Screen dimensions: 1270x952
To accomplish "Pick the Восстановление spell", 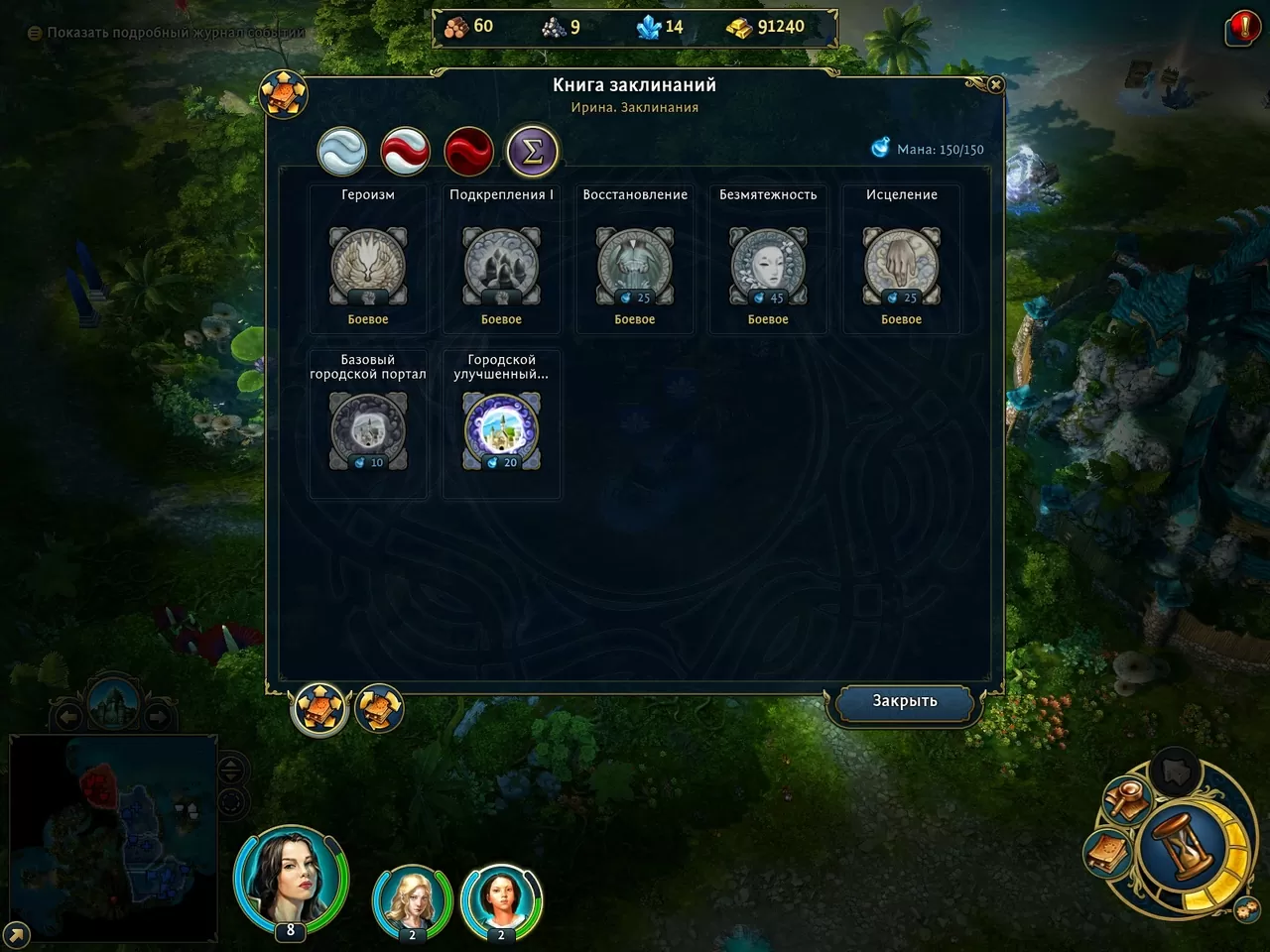I will point(635,266).
